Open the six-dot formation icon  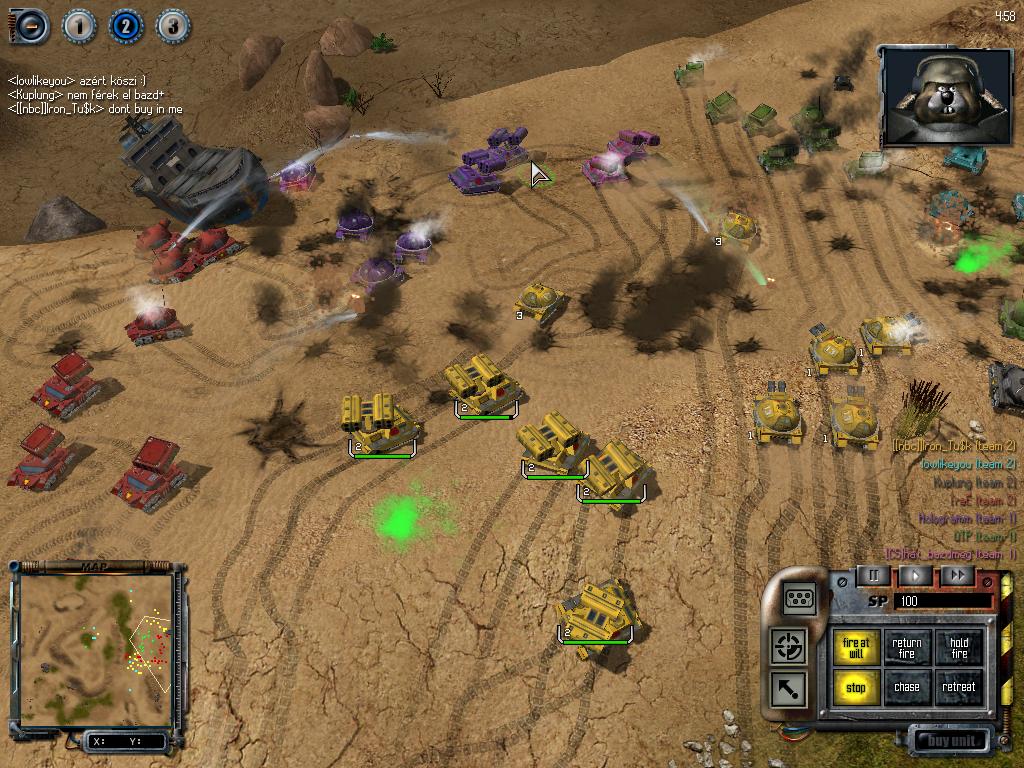point(800,598)
